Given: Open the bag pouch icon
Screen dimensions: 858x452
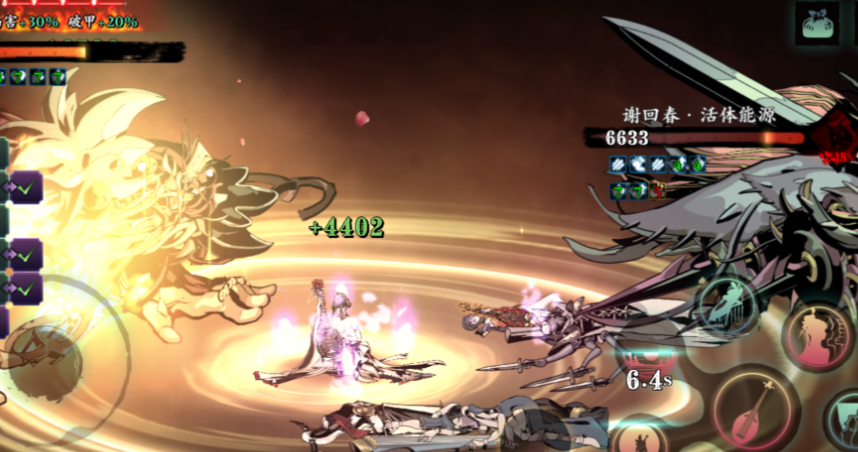Looking at the screenshot, I should point(817,22).
